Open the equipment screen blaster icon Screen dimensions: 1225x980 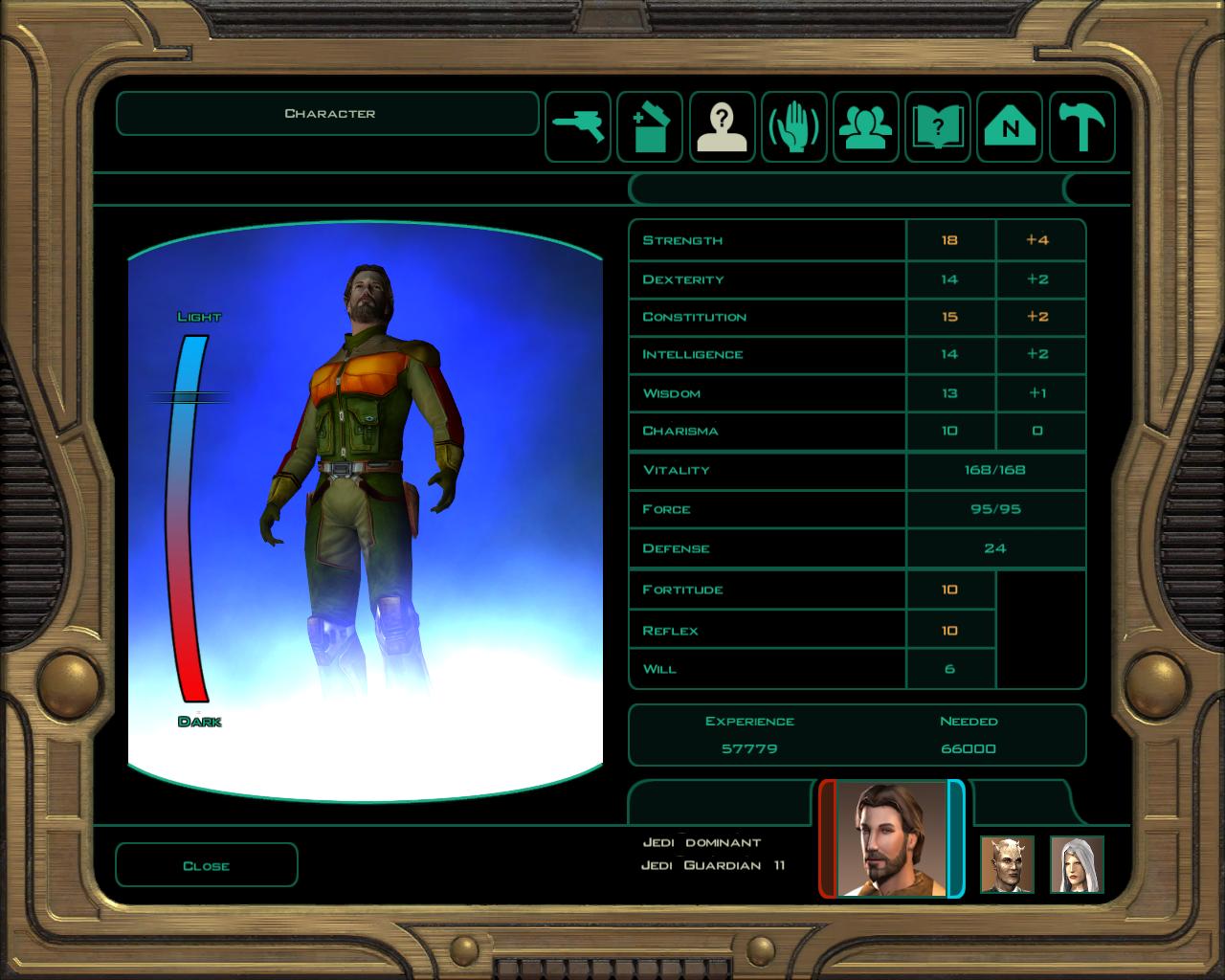[578, 126]
